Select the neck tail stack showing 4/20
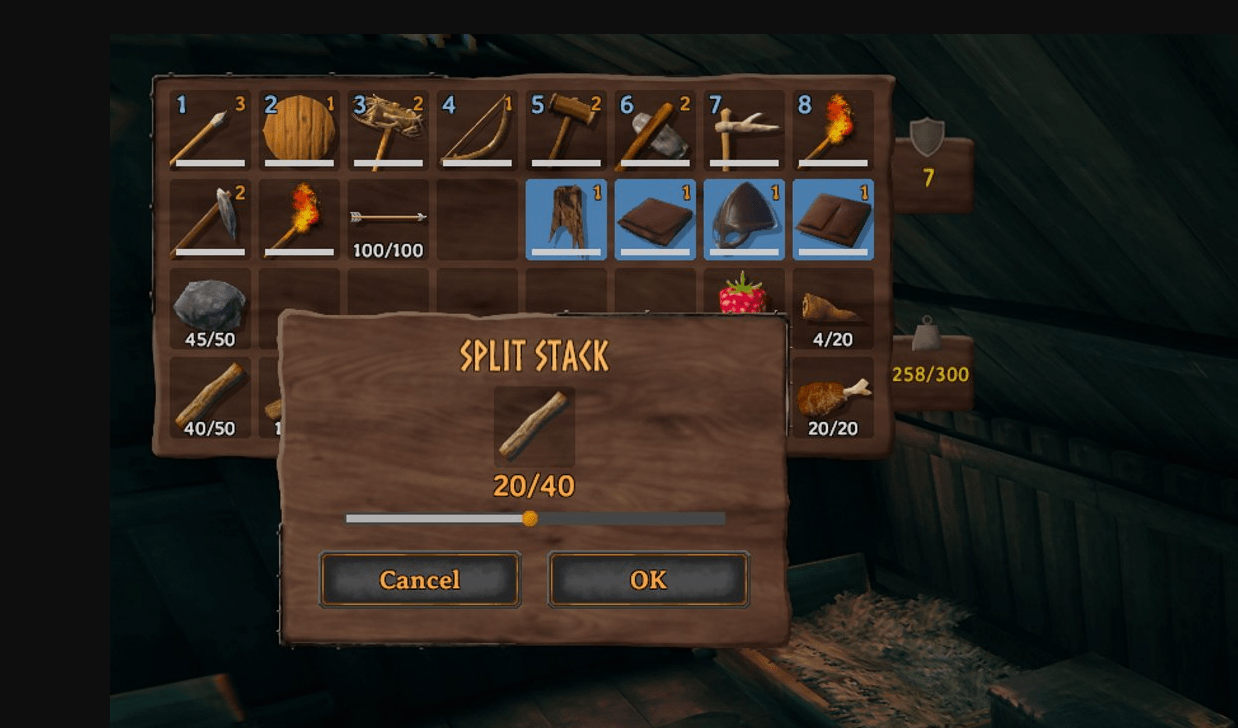The image size is (1238, 728). click(833, 308)
